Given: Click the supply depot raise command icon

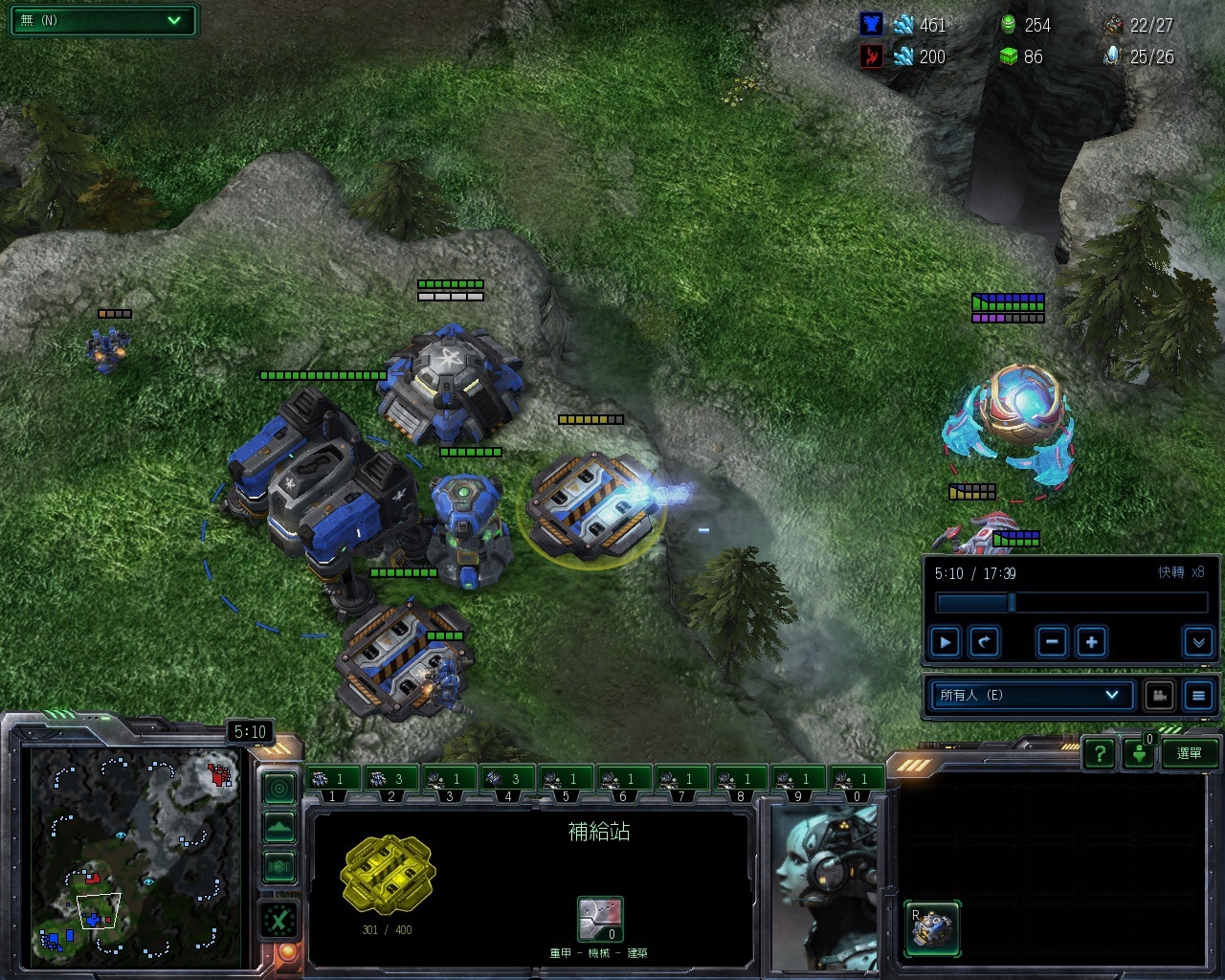Looking at the screenshot, I should click(x=932, y=928).
